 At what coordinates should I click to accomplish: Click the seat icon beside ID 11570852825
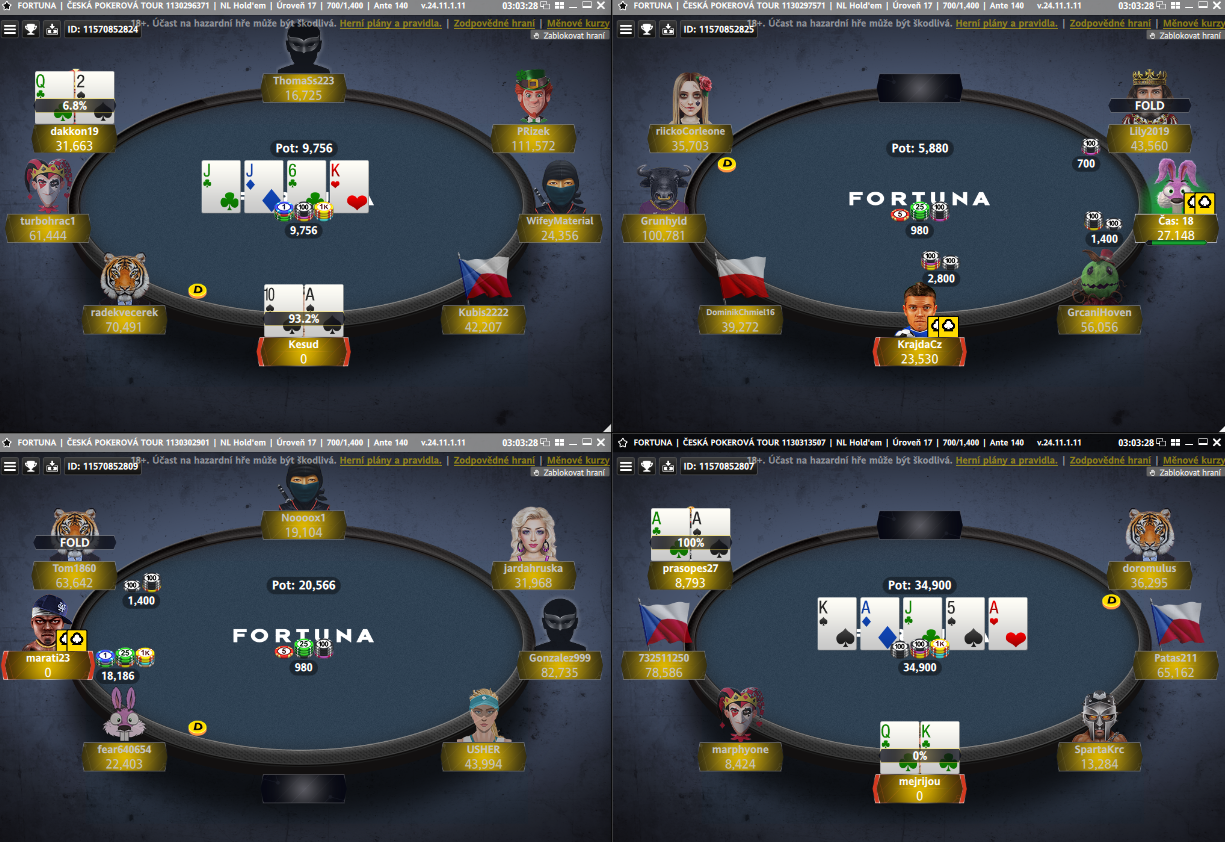(x=668, y=29)
